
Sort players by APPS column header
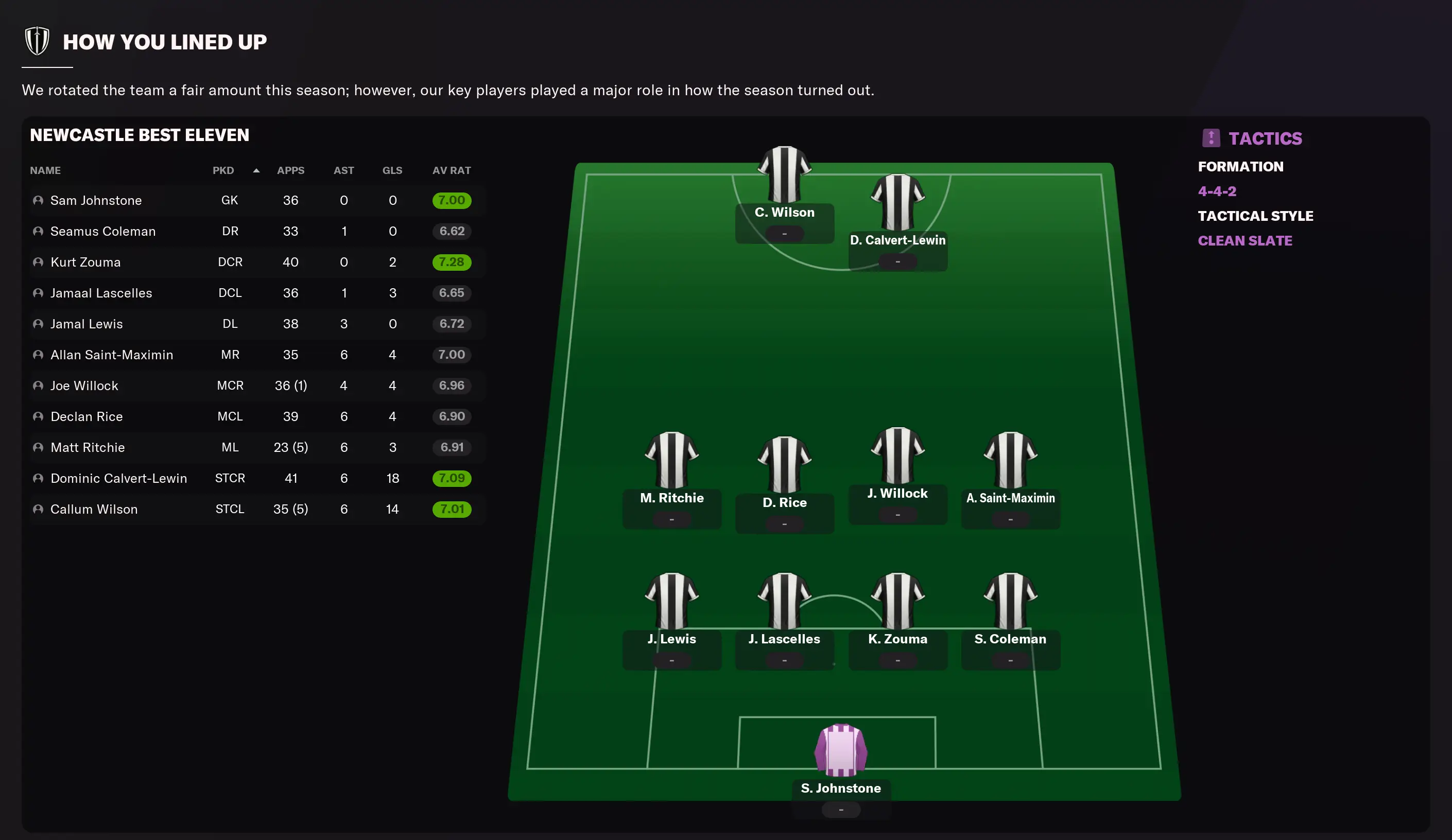pyautogui.click(x=290, y=170)
